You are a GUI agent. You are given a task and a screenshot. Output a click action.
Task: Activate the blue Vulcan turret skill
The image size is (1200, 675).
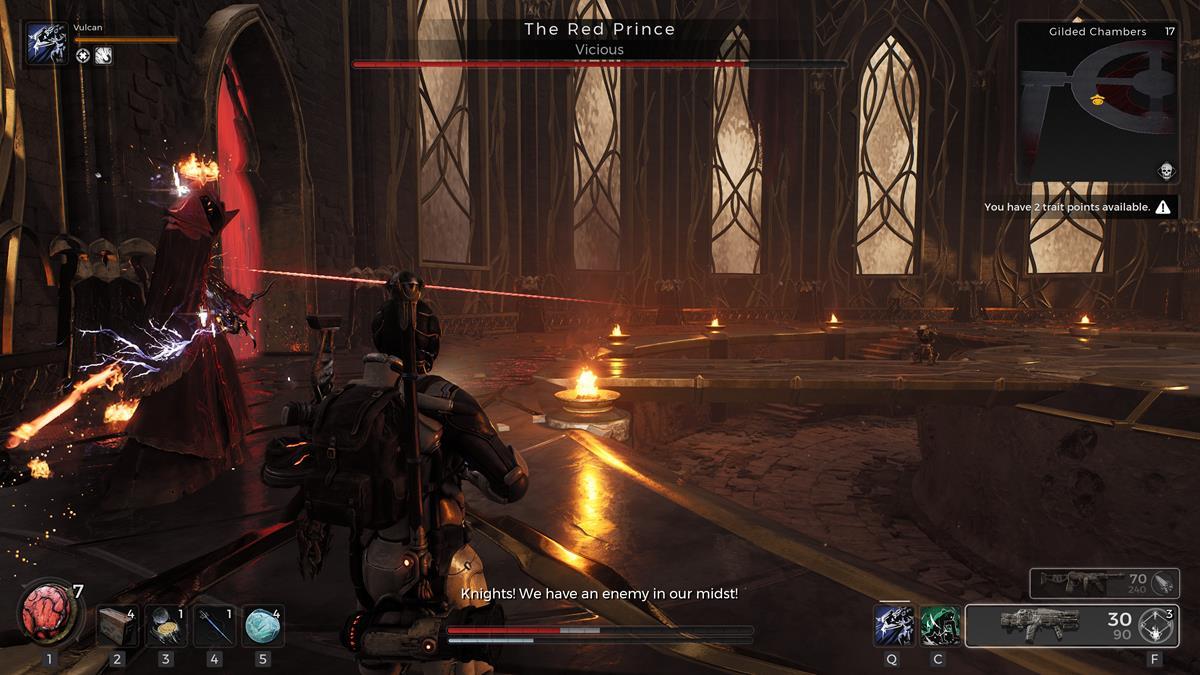pos(892,625)
